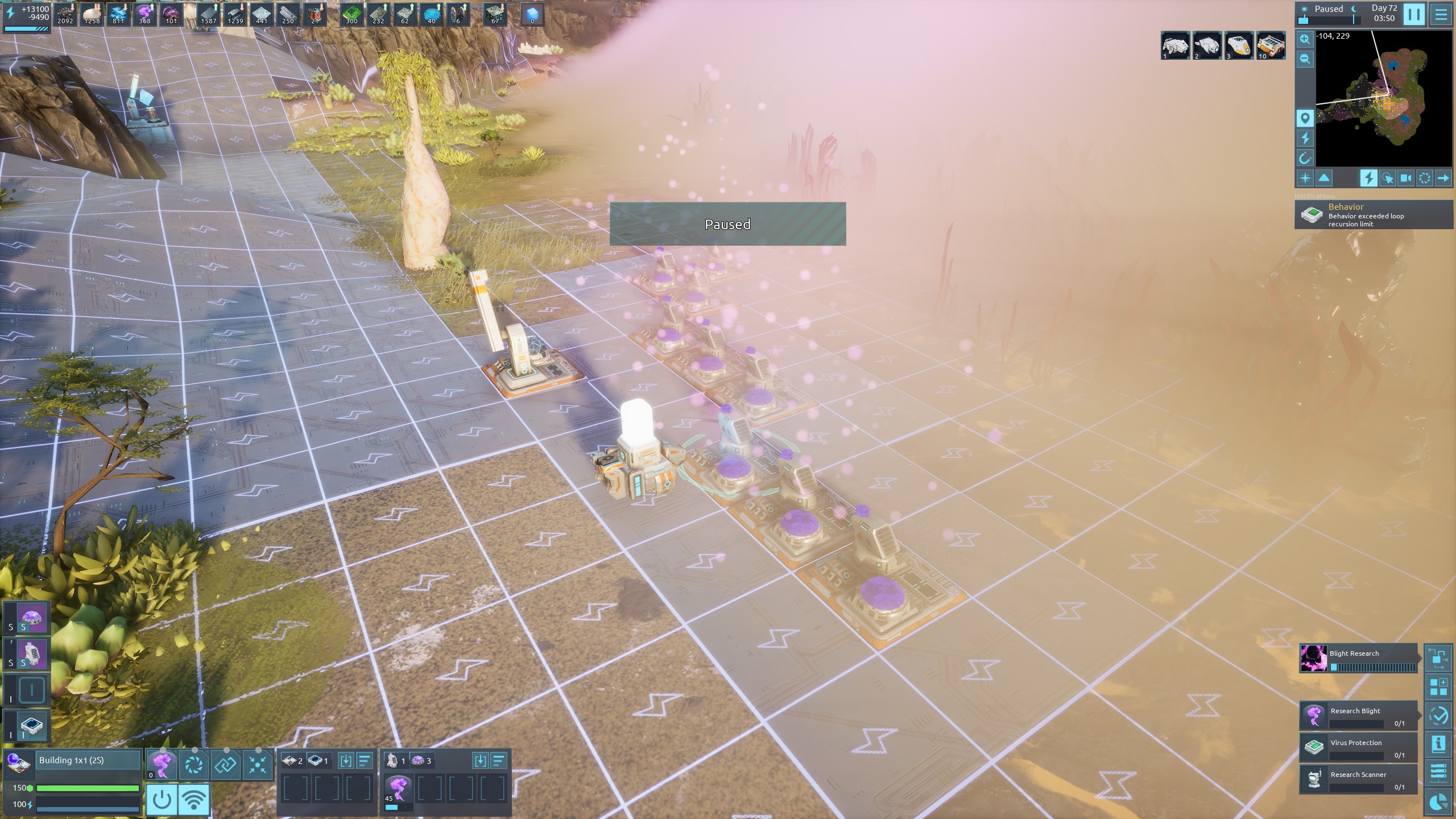
Task: Toggle the wifi signal button
Action: (x=194, y=799)
